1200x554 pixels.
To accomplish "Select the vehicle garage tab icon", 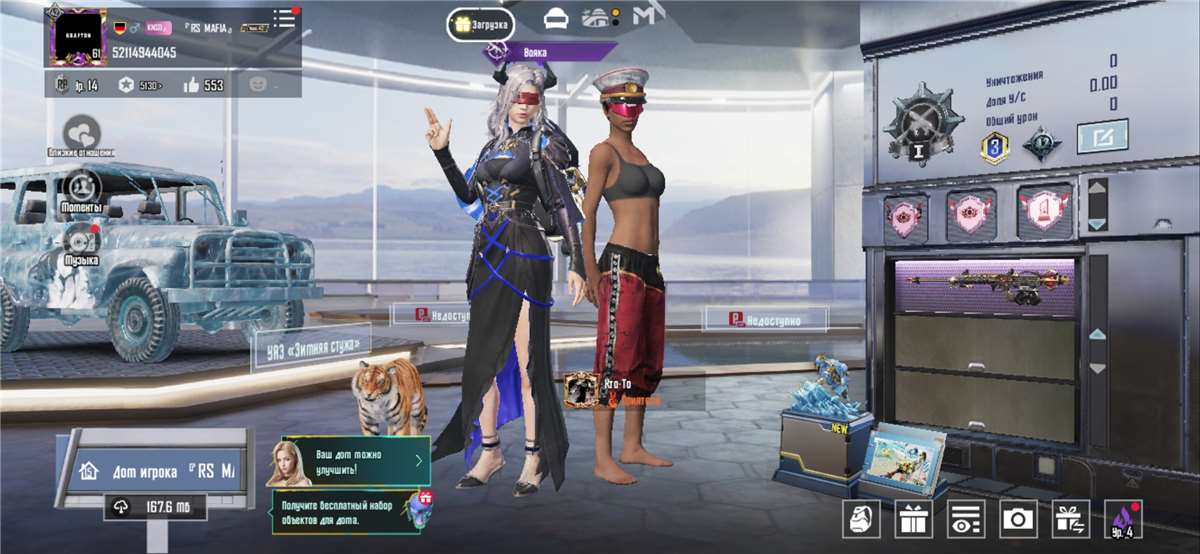I will click(x=556, y=19).
